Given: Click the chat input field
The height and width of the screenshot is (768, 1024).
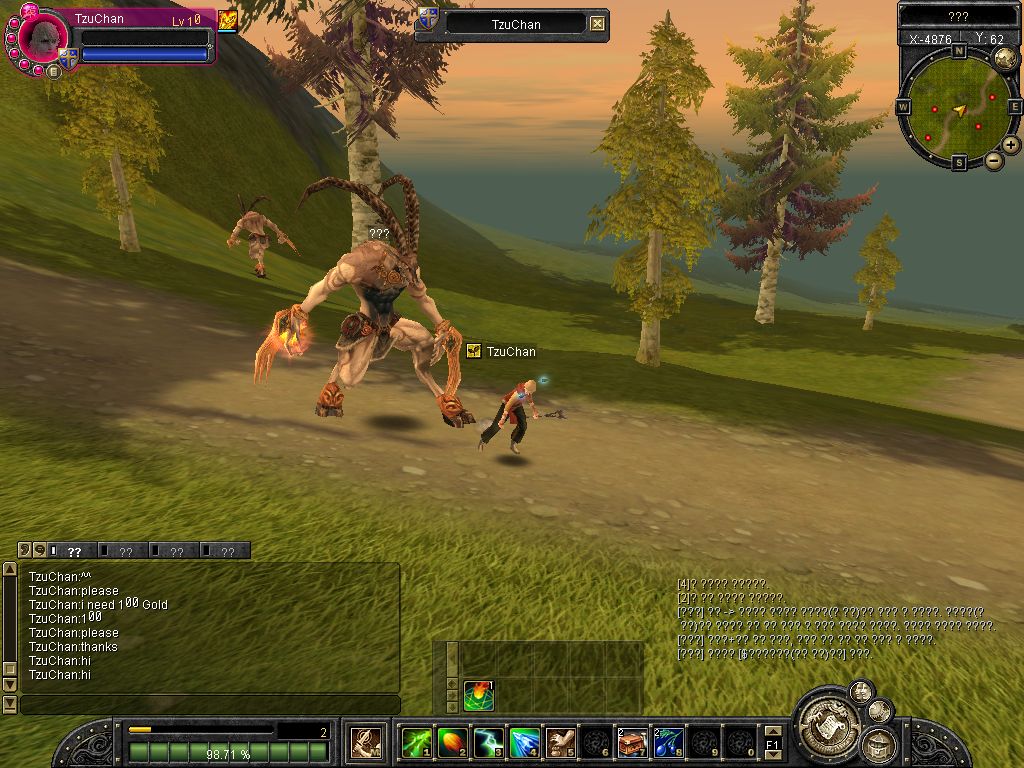Looking at the screenshot, I should 210,705.
